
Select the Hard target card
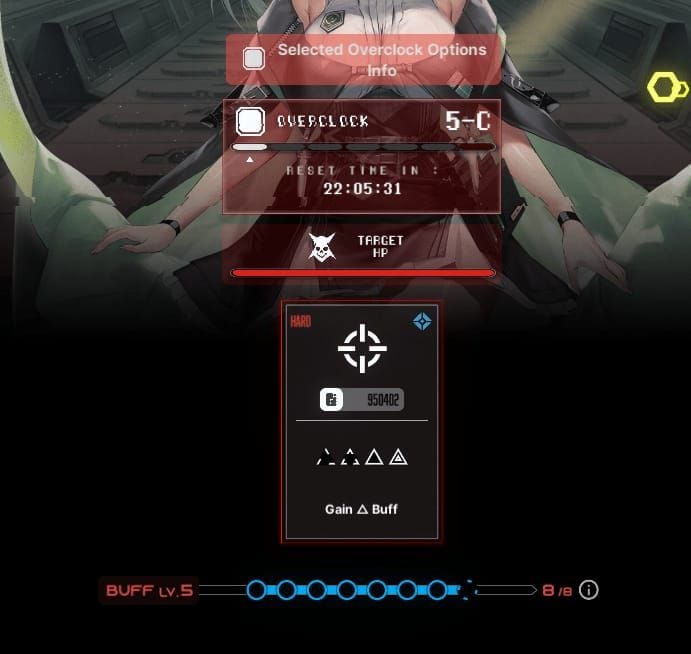(x=361, y=421)
